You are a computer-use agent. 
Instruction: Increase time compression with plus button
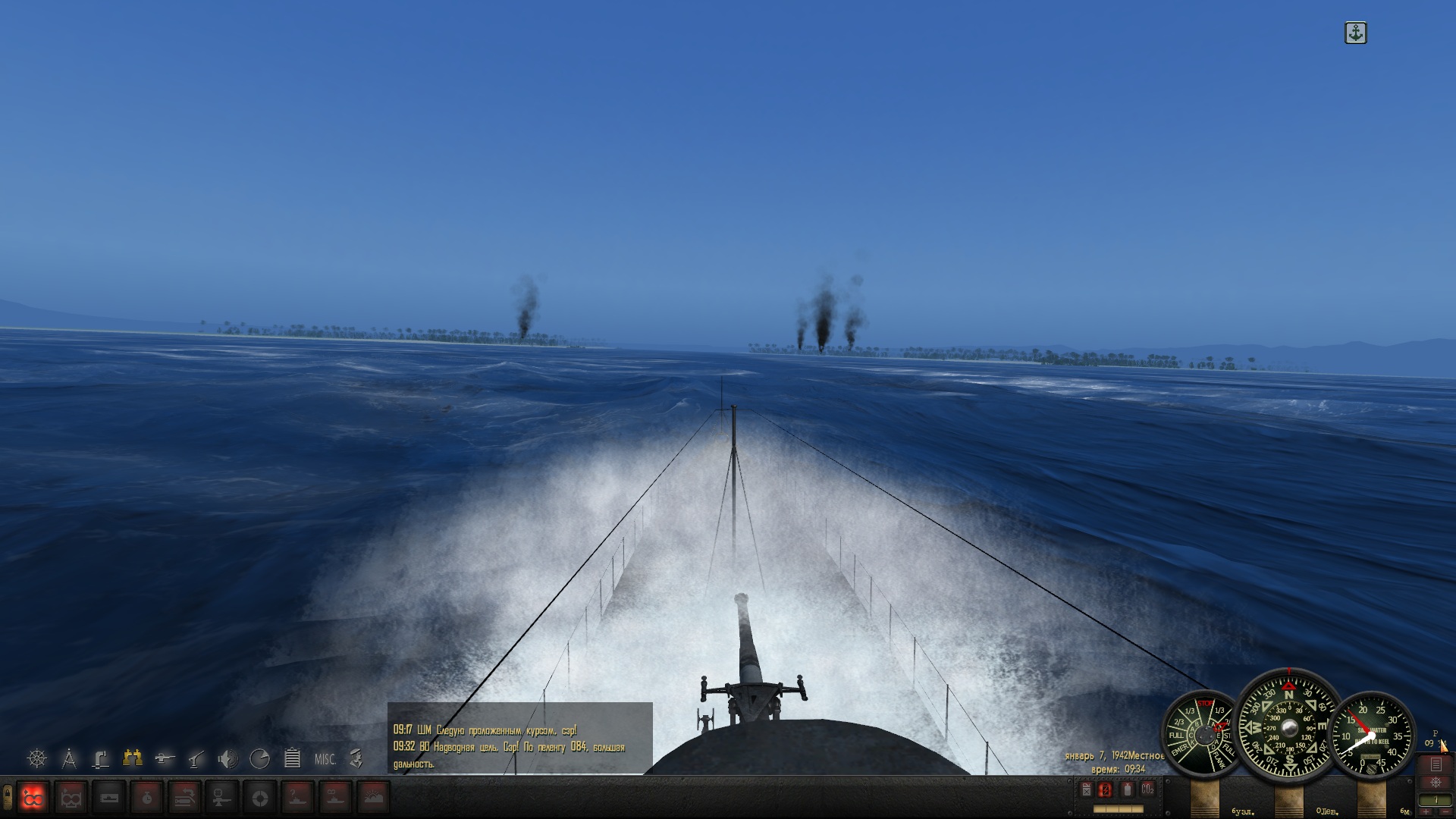pyautogui.click(x=1426, y=812)
